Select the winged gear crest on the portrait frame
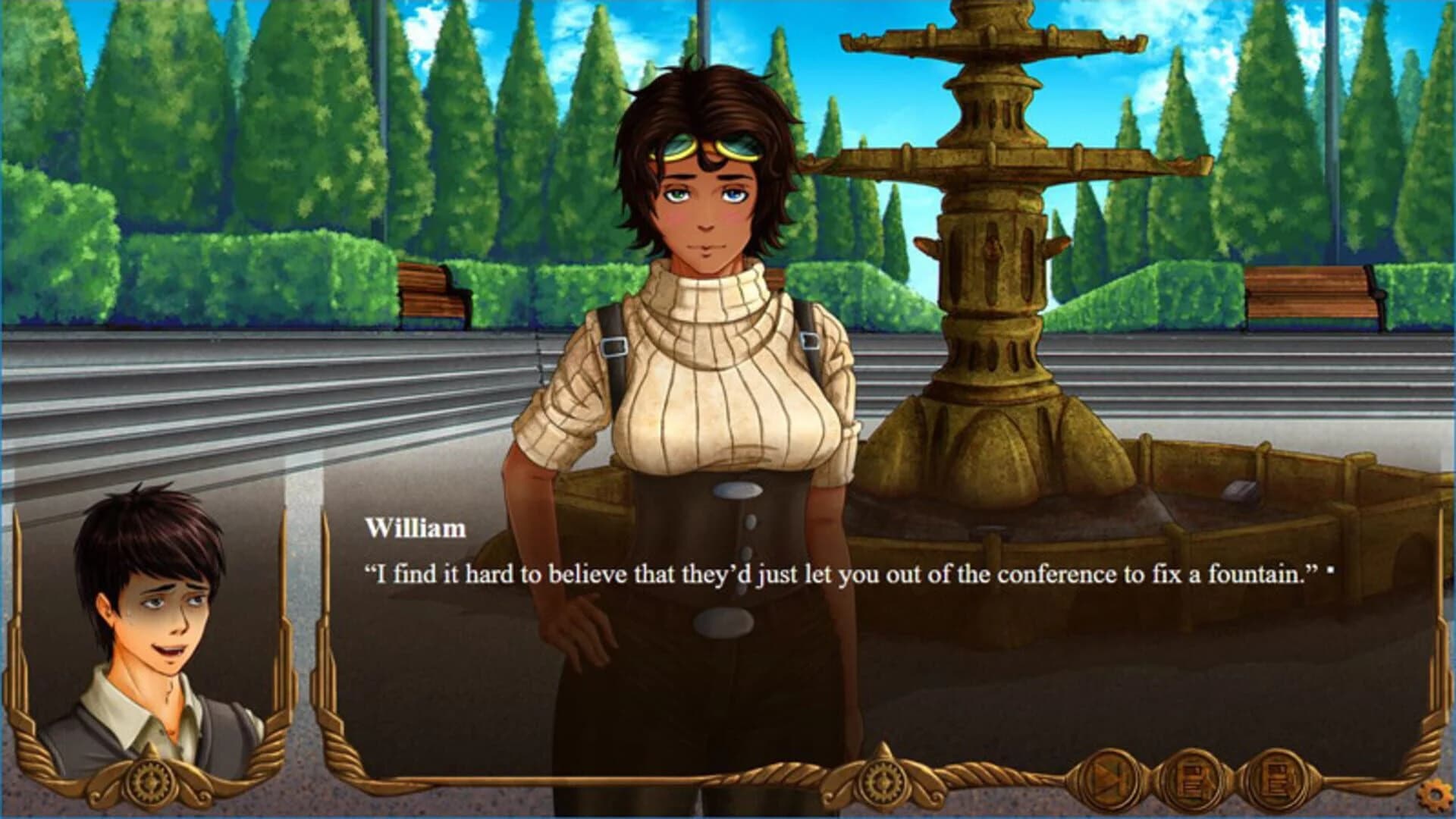The image size is (1456, 819). click(148, 781)
